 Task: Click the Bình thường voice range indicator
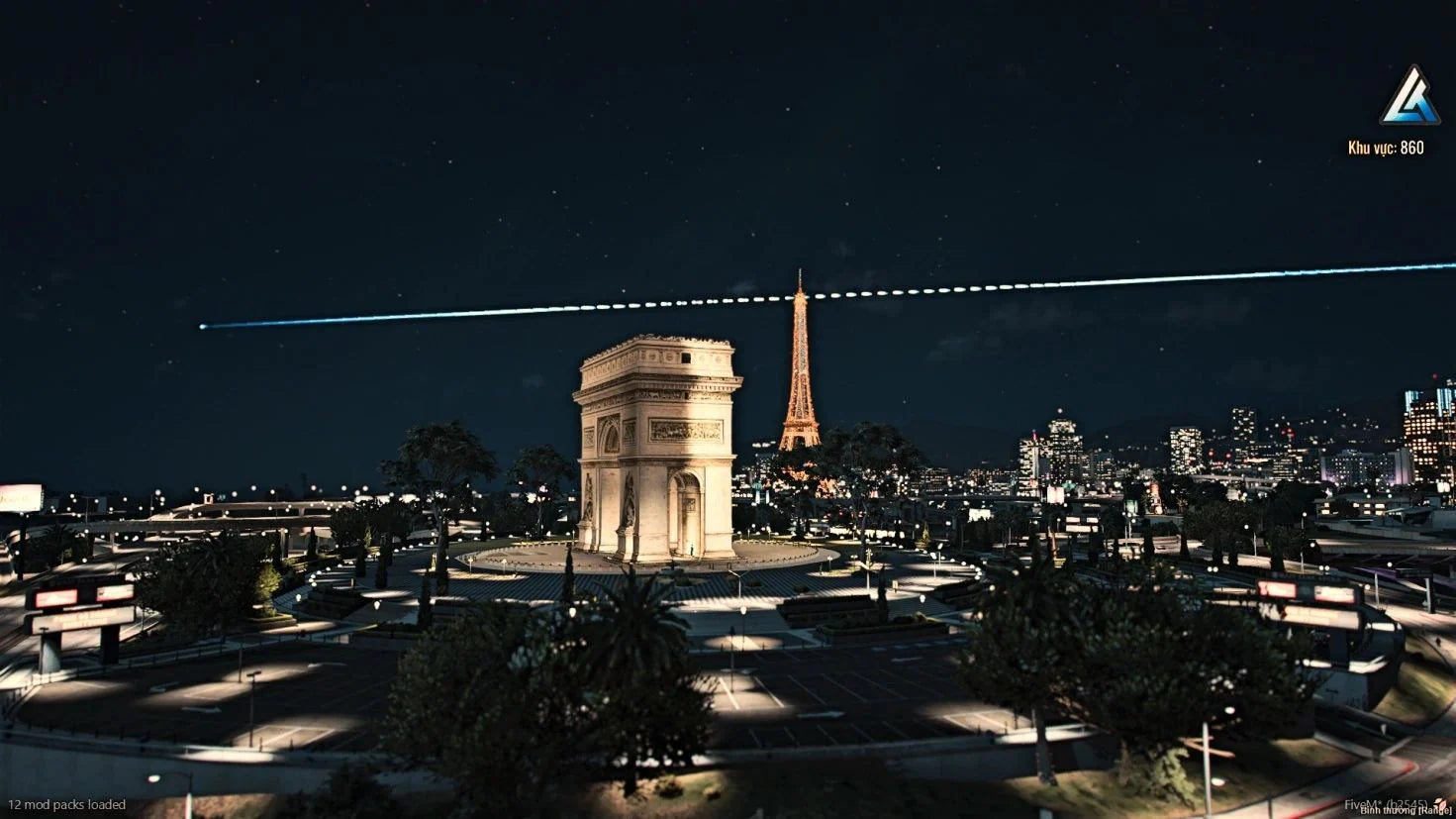point(1405,811)
